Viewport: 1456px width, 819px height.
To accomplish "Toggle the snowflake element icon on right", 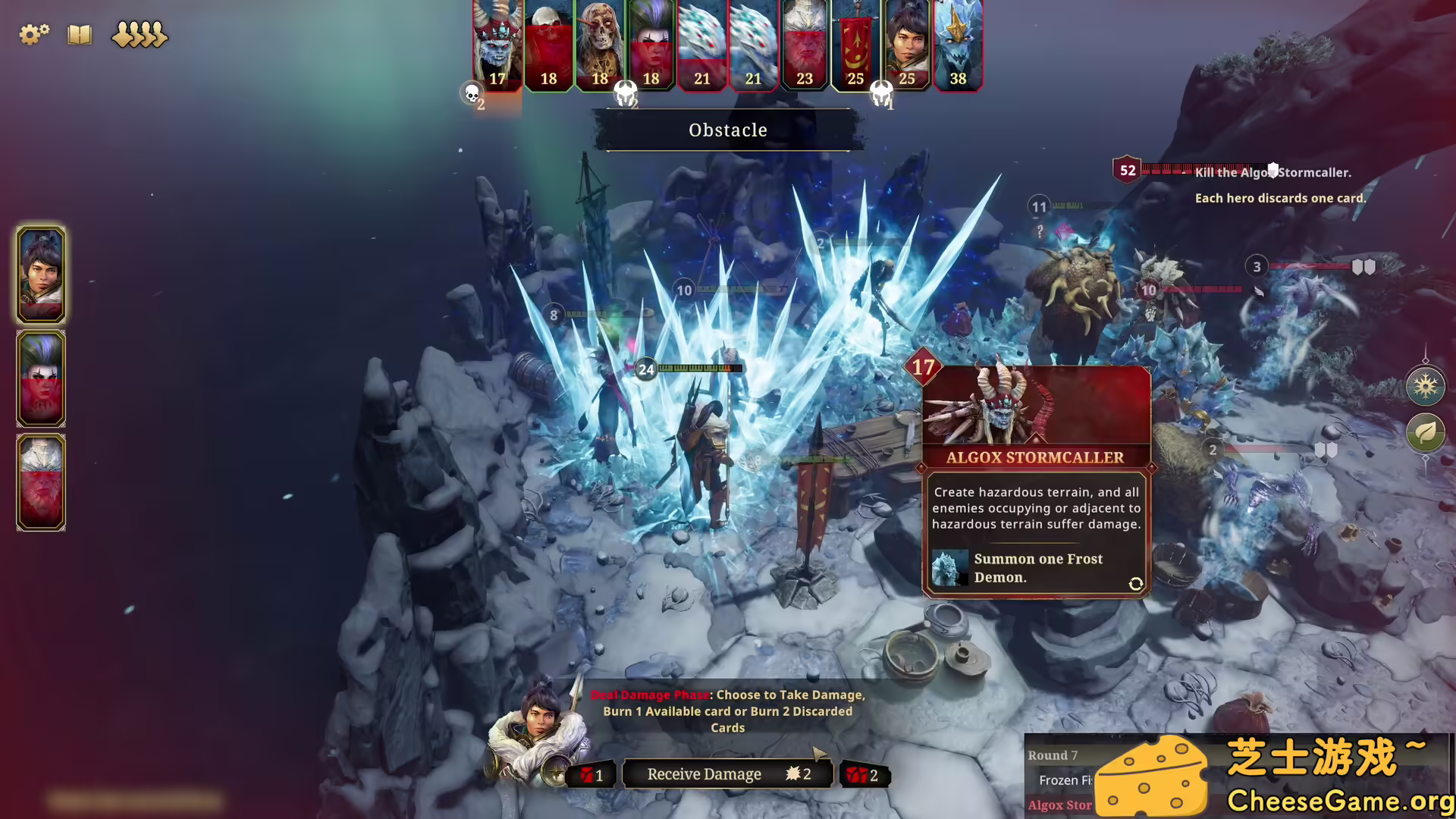I will (1426, 387).
